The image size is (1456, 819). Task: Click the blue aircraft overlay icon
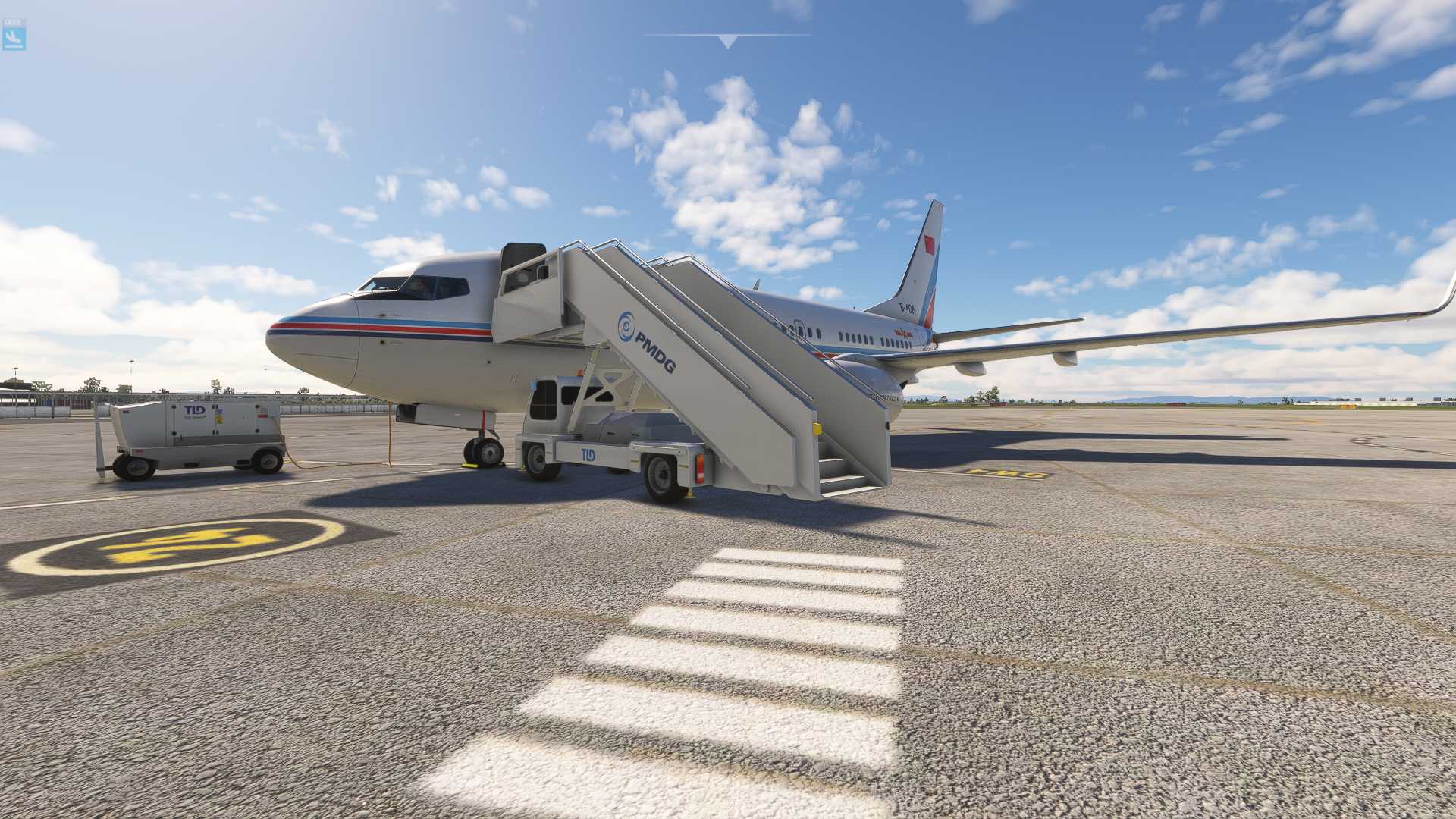coord(14,36)
